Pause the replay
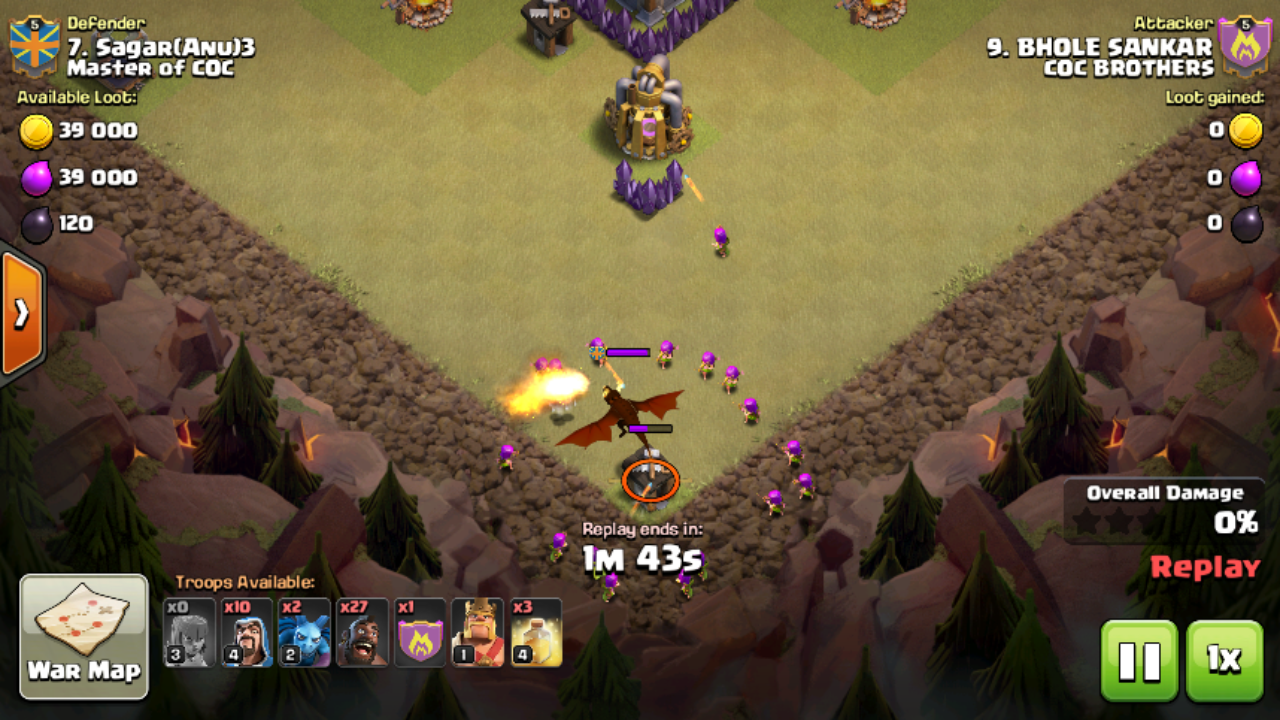 1139,660
